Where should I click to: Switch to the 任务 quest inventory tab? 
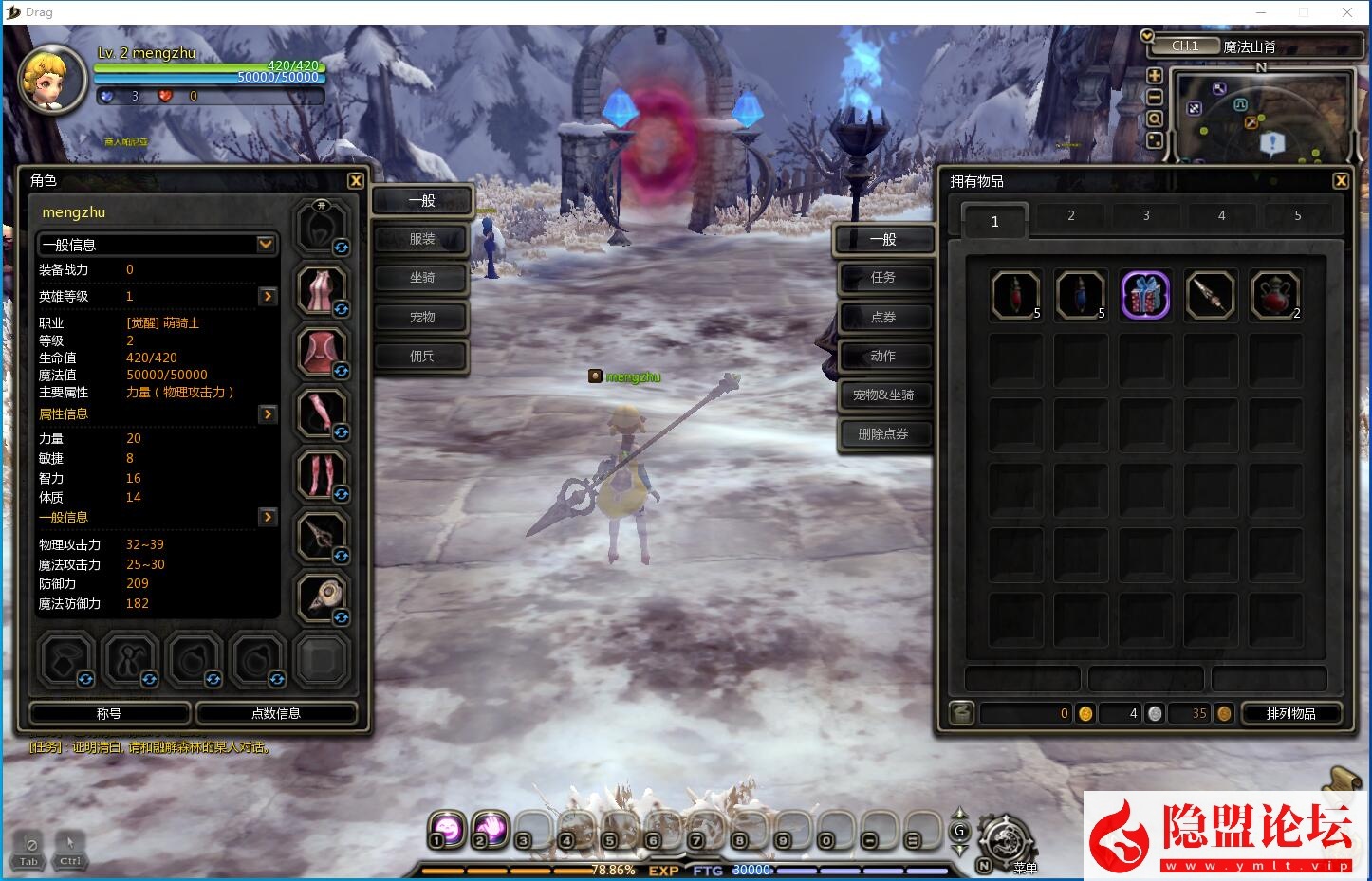click(883, 277)
